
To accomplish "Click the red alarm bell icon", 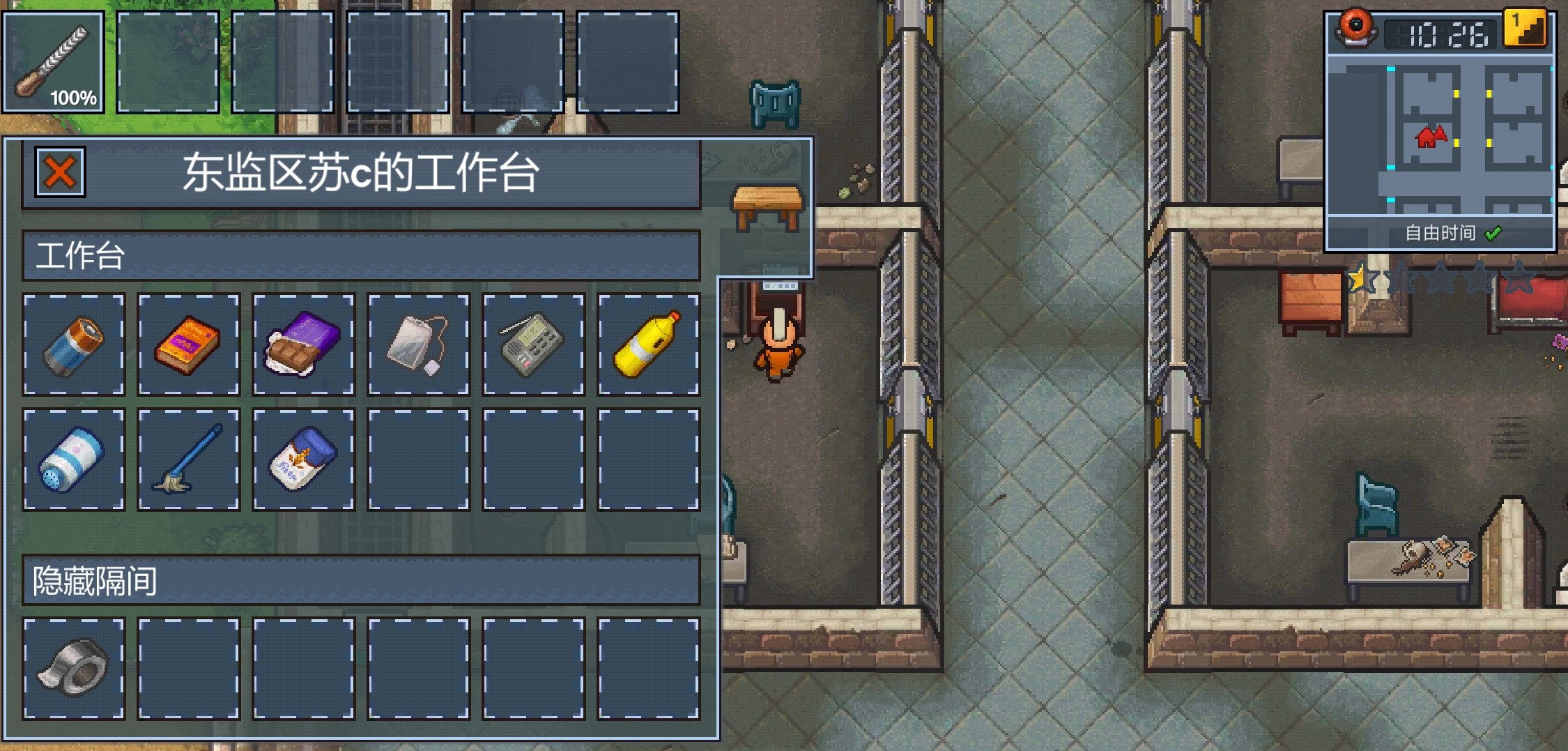I will [1355, 29].
